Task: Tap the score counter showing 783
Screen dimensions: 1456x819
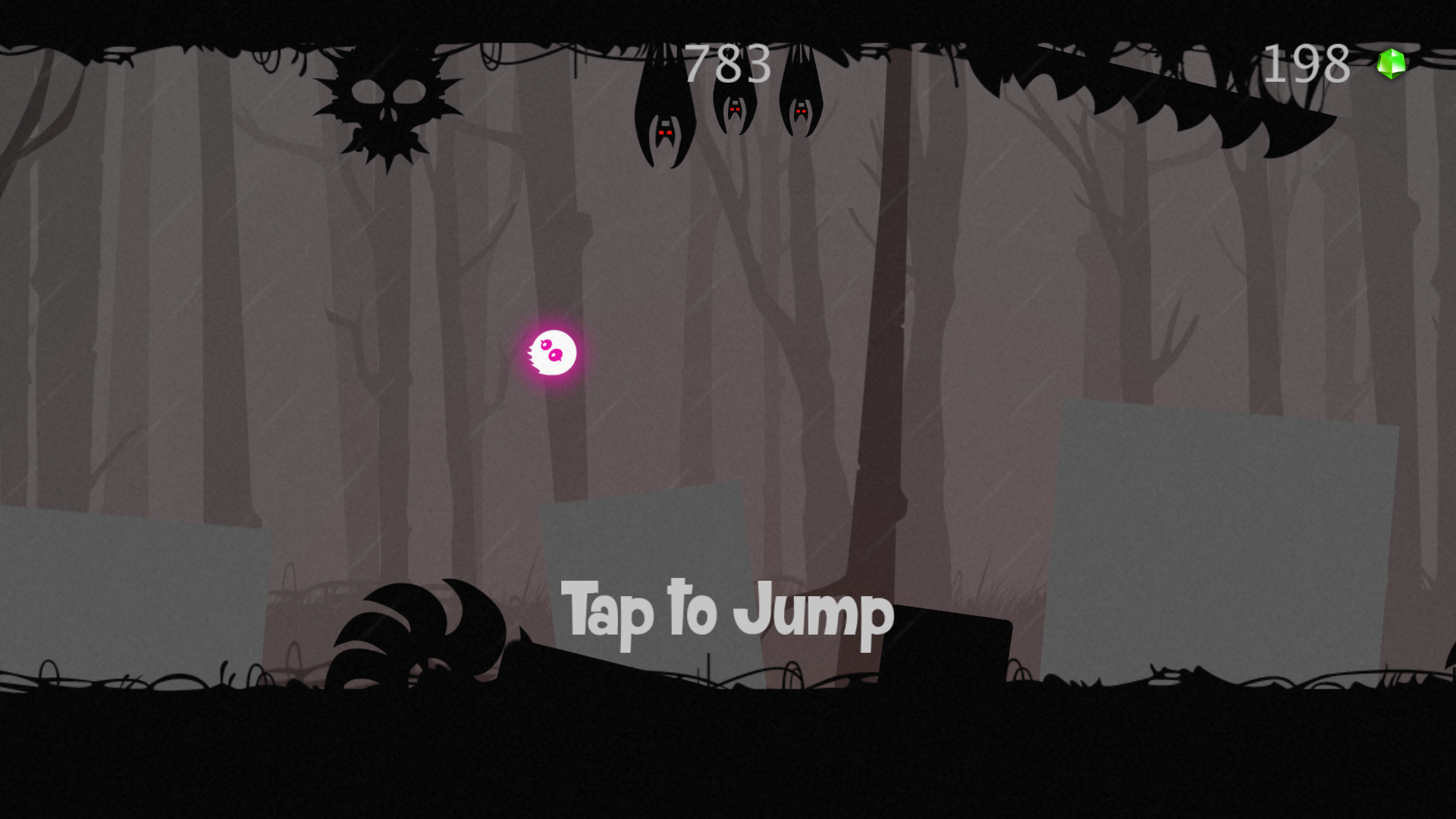Action: pos(724,64)
